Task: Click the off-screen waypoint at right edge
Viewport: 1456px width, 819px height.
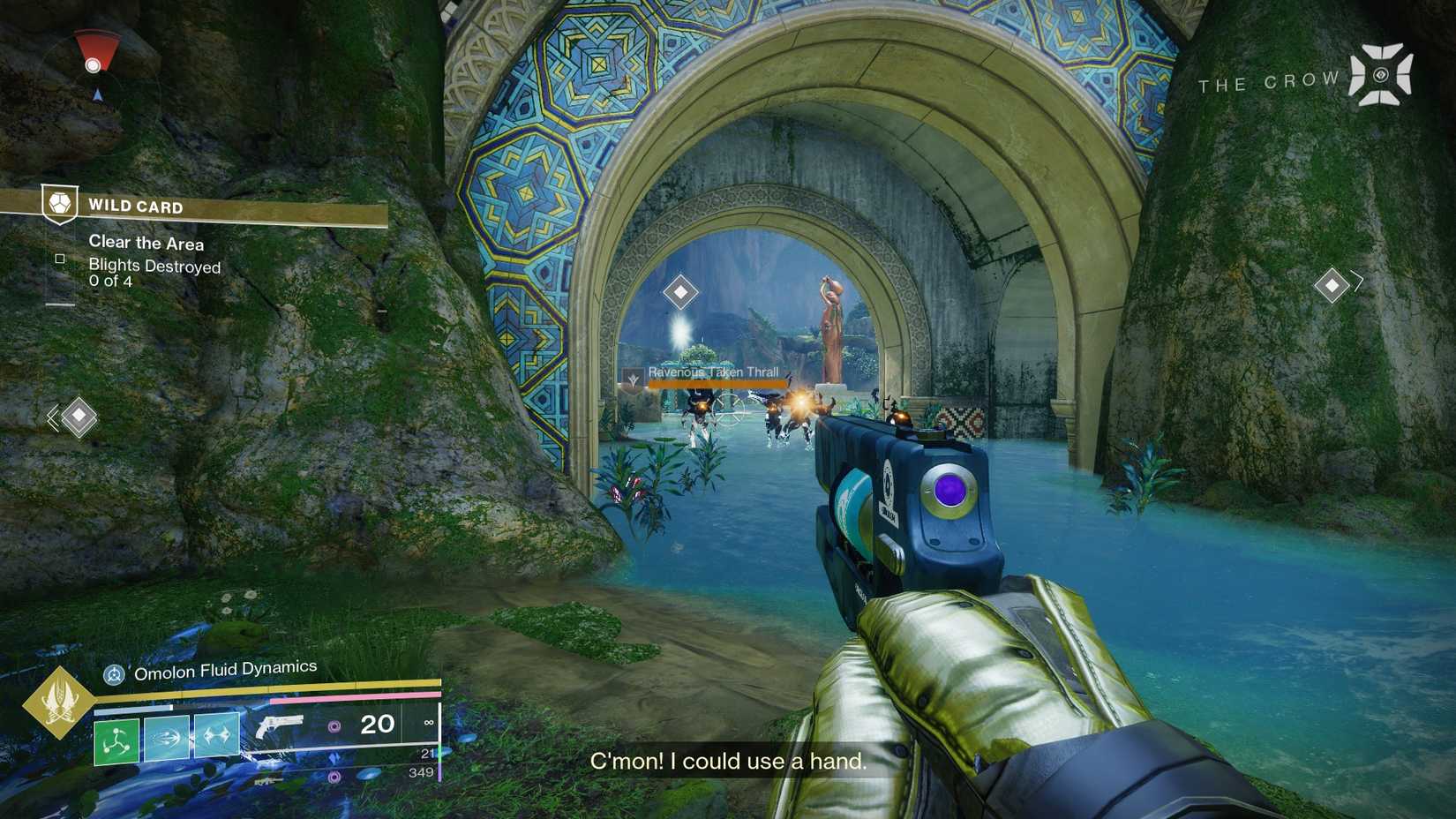Action: pos(1332,284)
